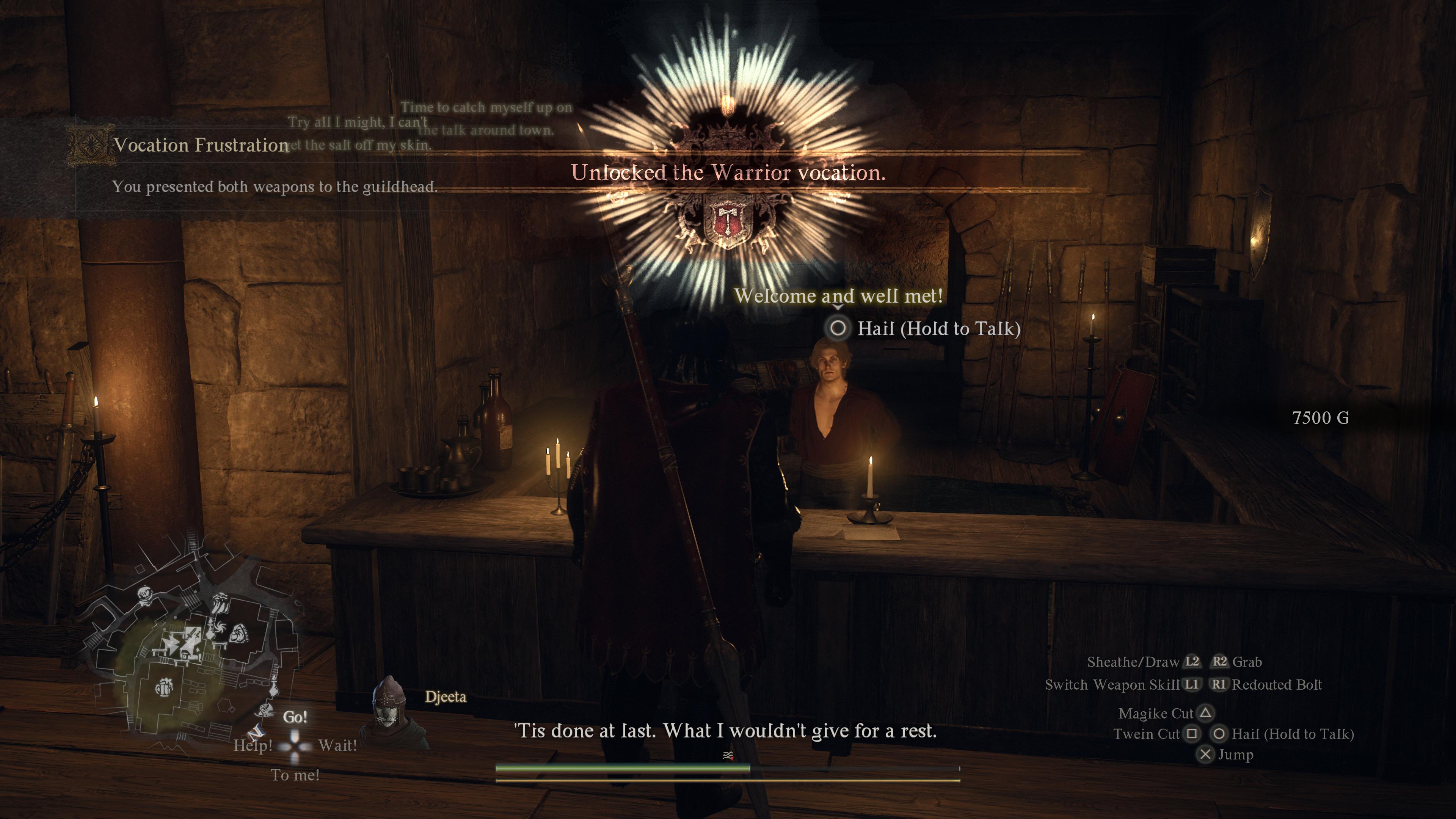Screen dimensions: 1456x819
Task: Issue the Help! pawn command
Action: 253,745
